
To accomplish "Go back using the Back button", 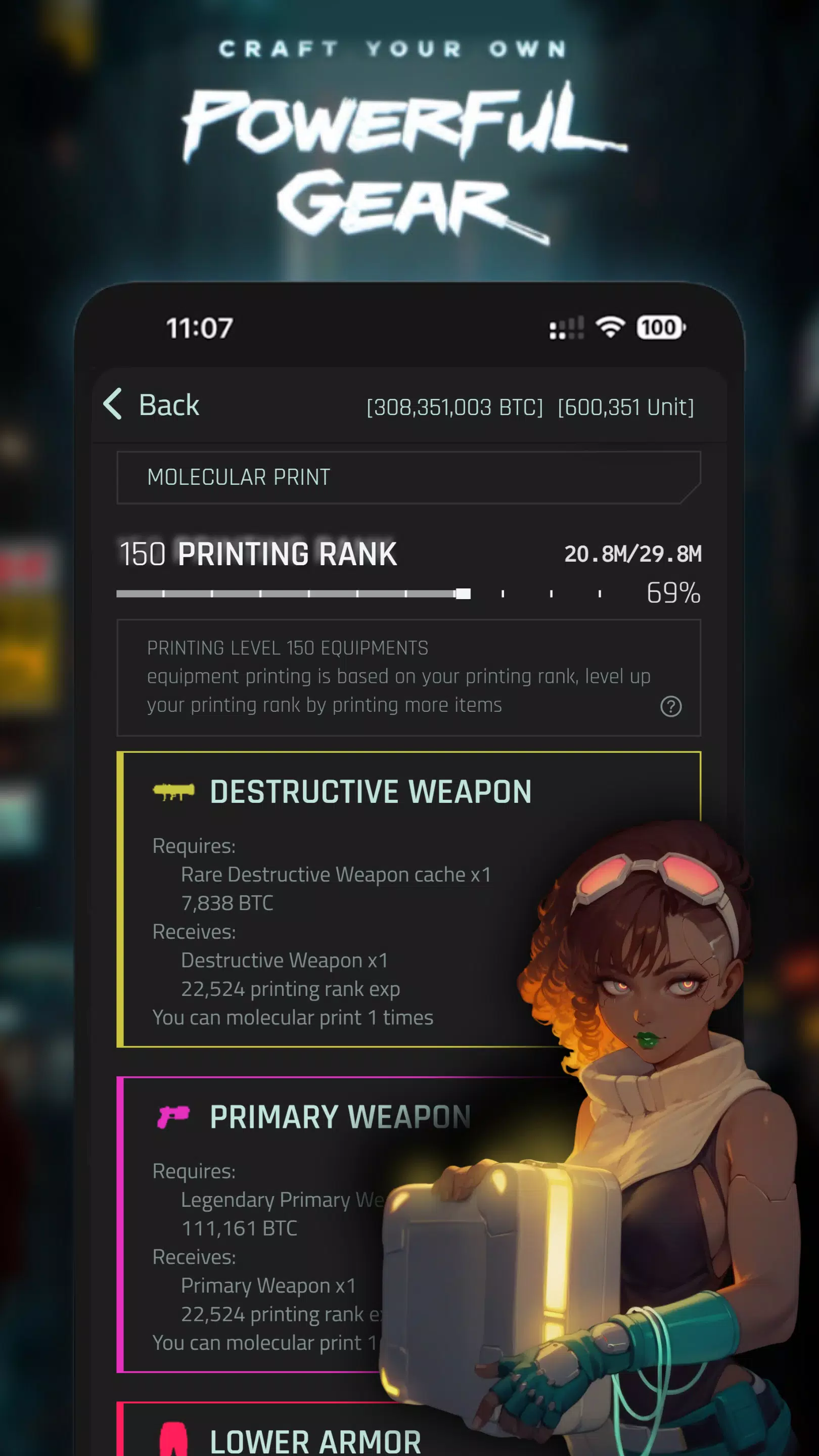I will [x=153, y=404].
